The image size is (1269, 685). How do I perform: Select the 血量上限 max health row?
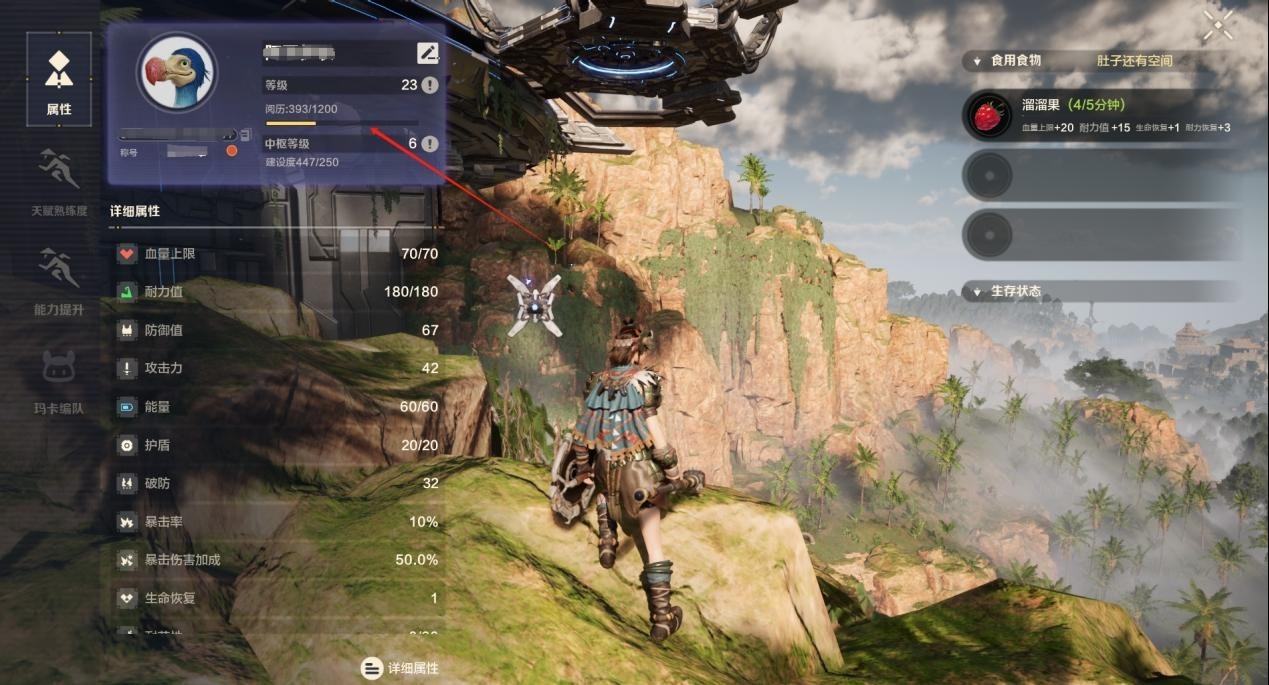(x=277, y=254)
